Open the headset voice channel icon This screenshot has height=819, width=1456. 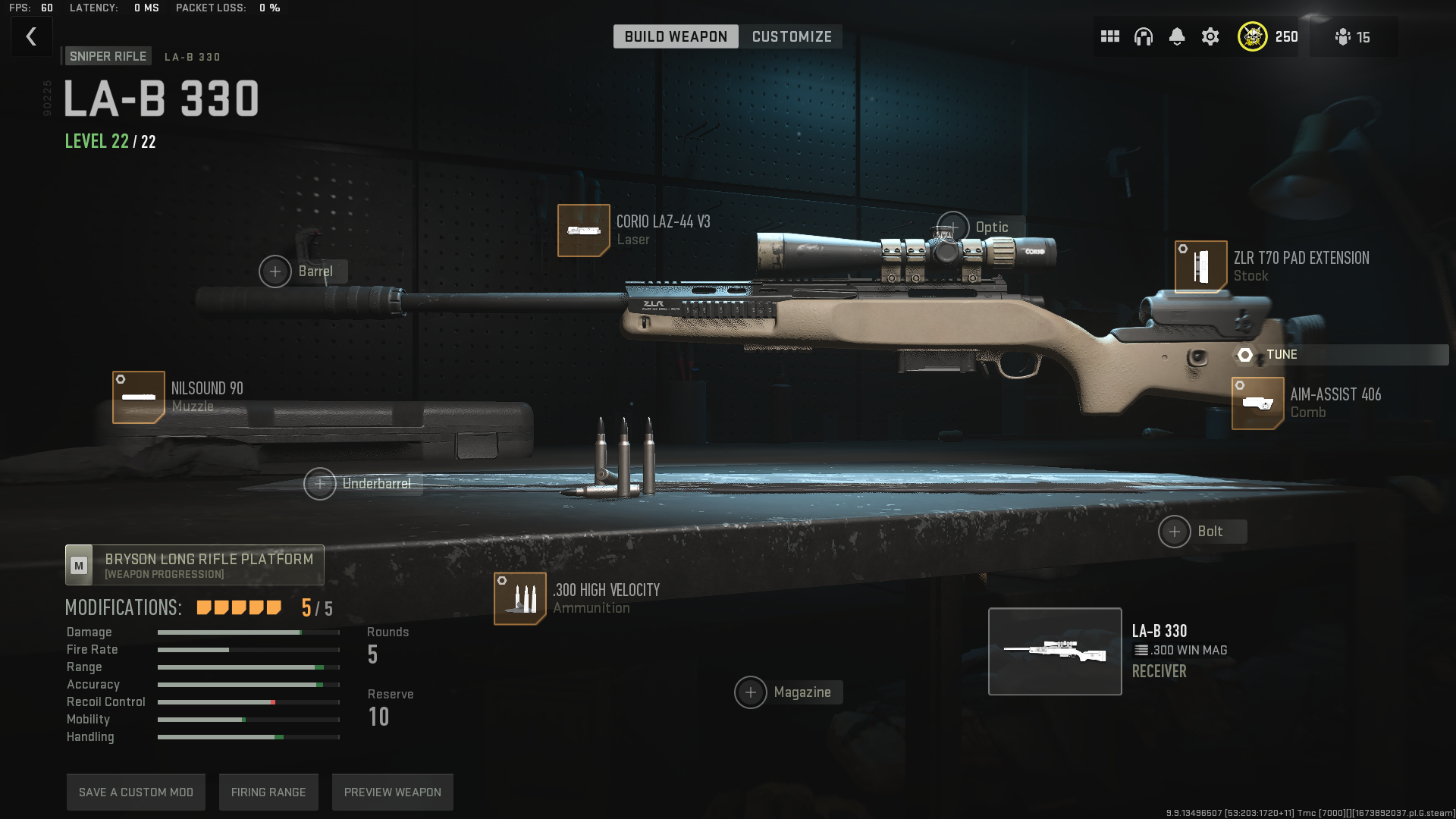pos(1143,36)
